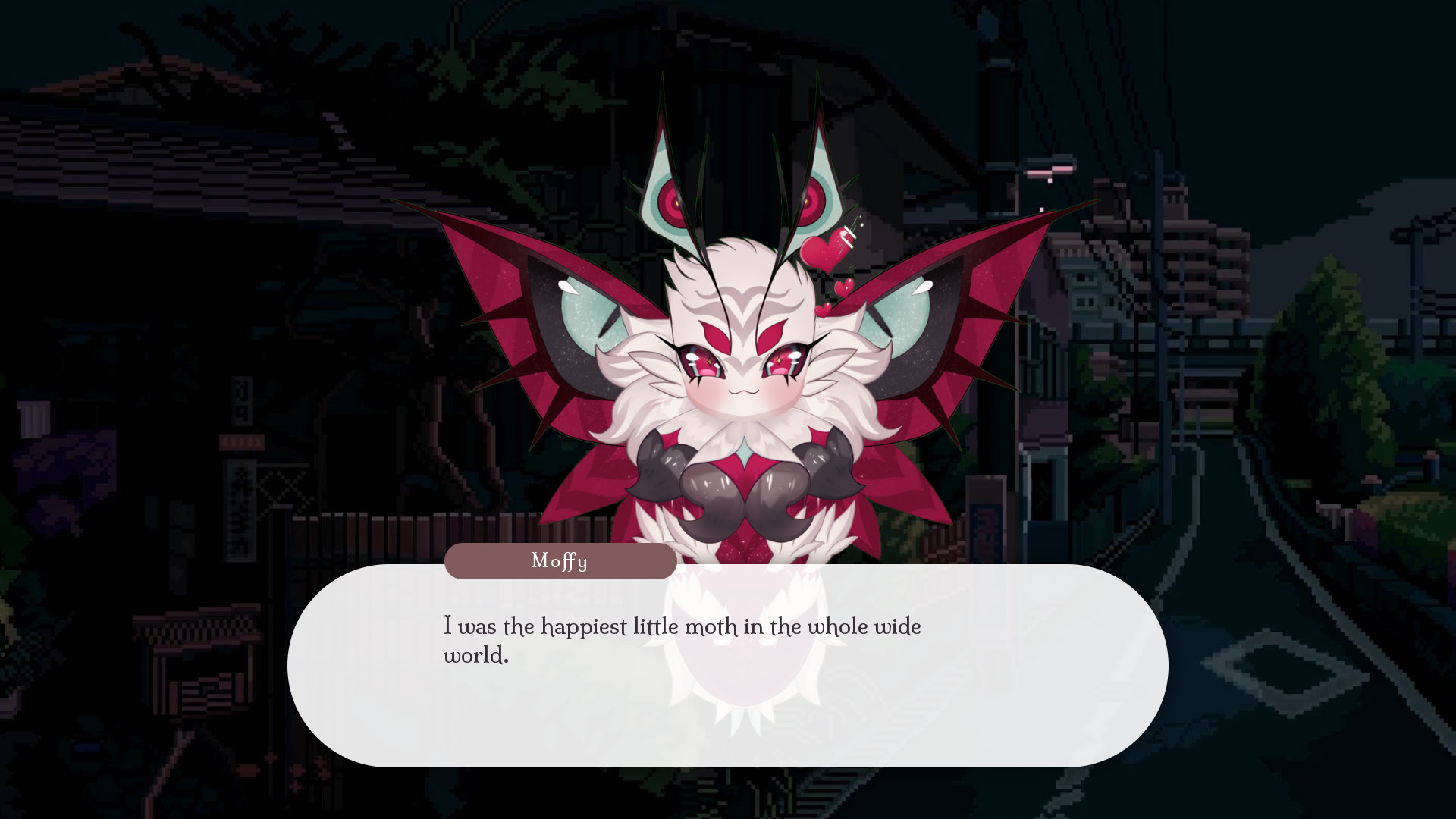Select the Moffy name tag
The width and height of the screenshot is (1456, 819).
tap(561, 561)
